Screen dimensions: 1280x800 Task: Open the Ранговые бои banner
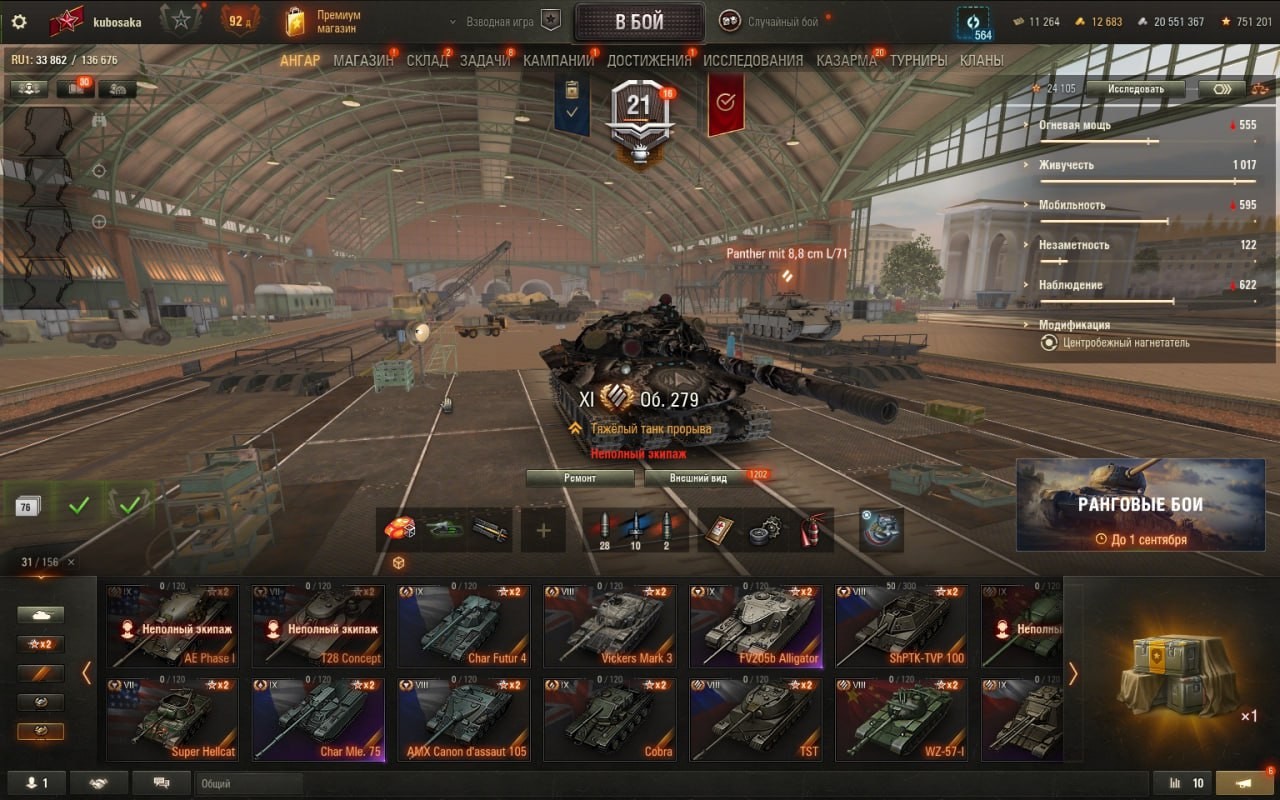coord(1140,505)
